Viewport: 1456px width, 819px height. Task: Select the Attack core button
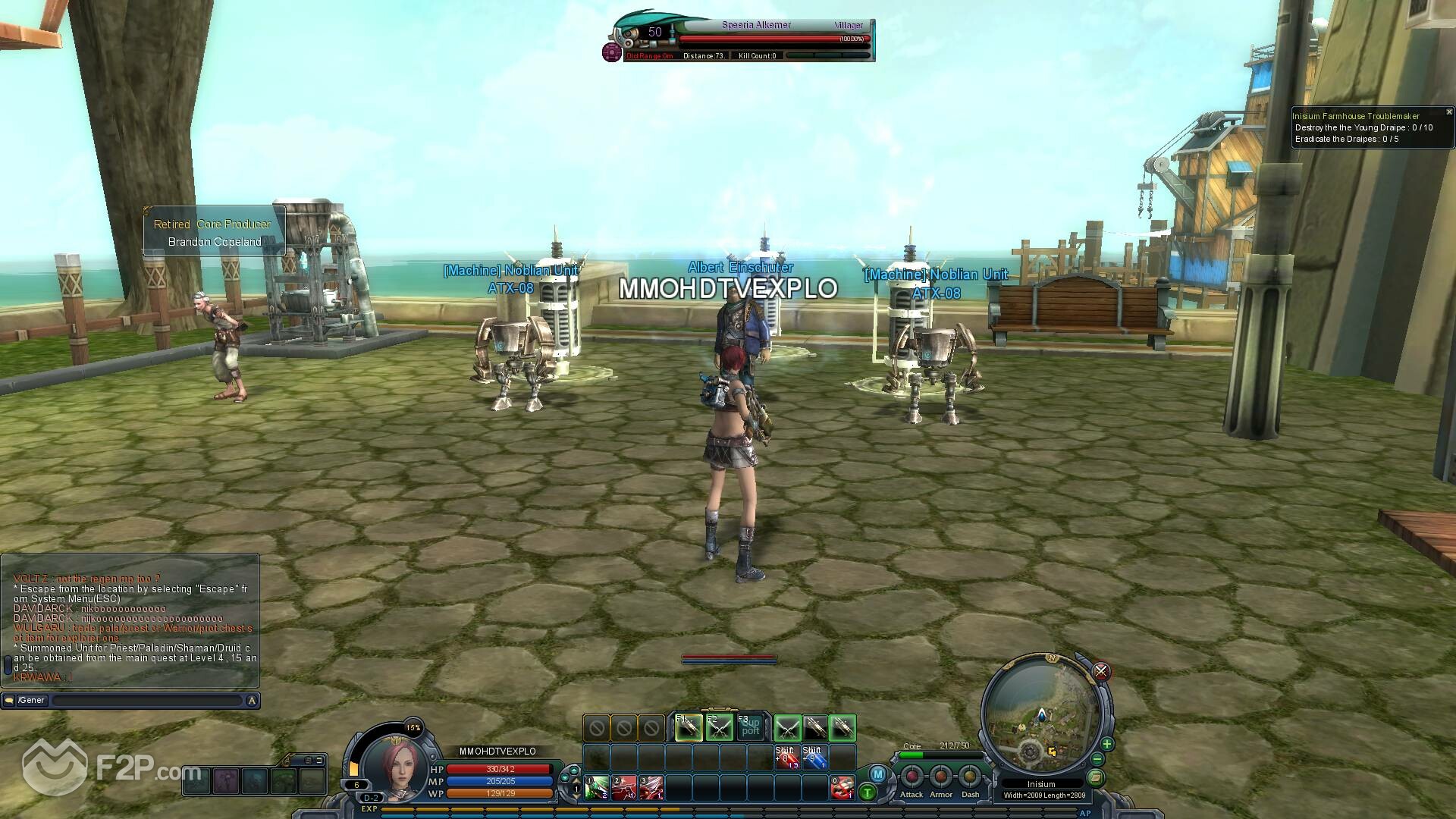click(x=912, y=777)
